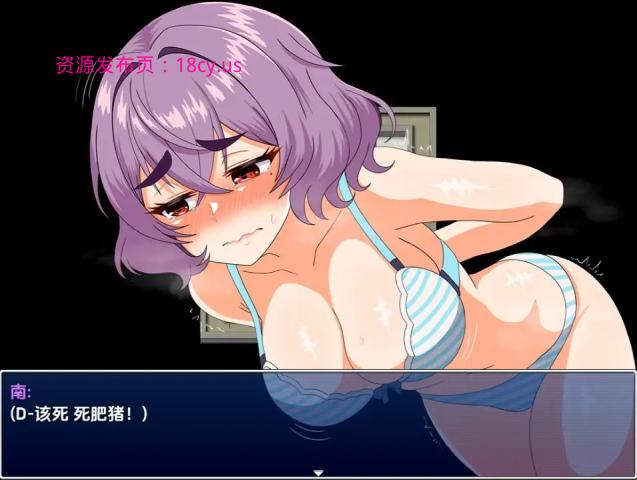This screenshot has height=480, width=637.
Task: Click the dialogue continue arrow indicator
Action: [318, 472]
